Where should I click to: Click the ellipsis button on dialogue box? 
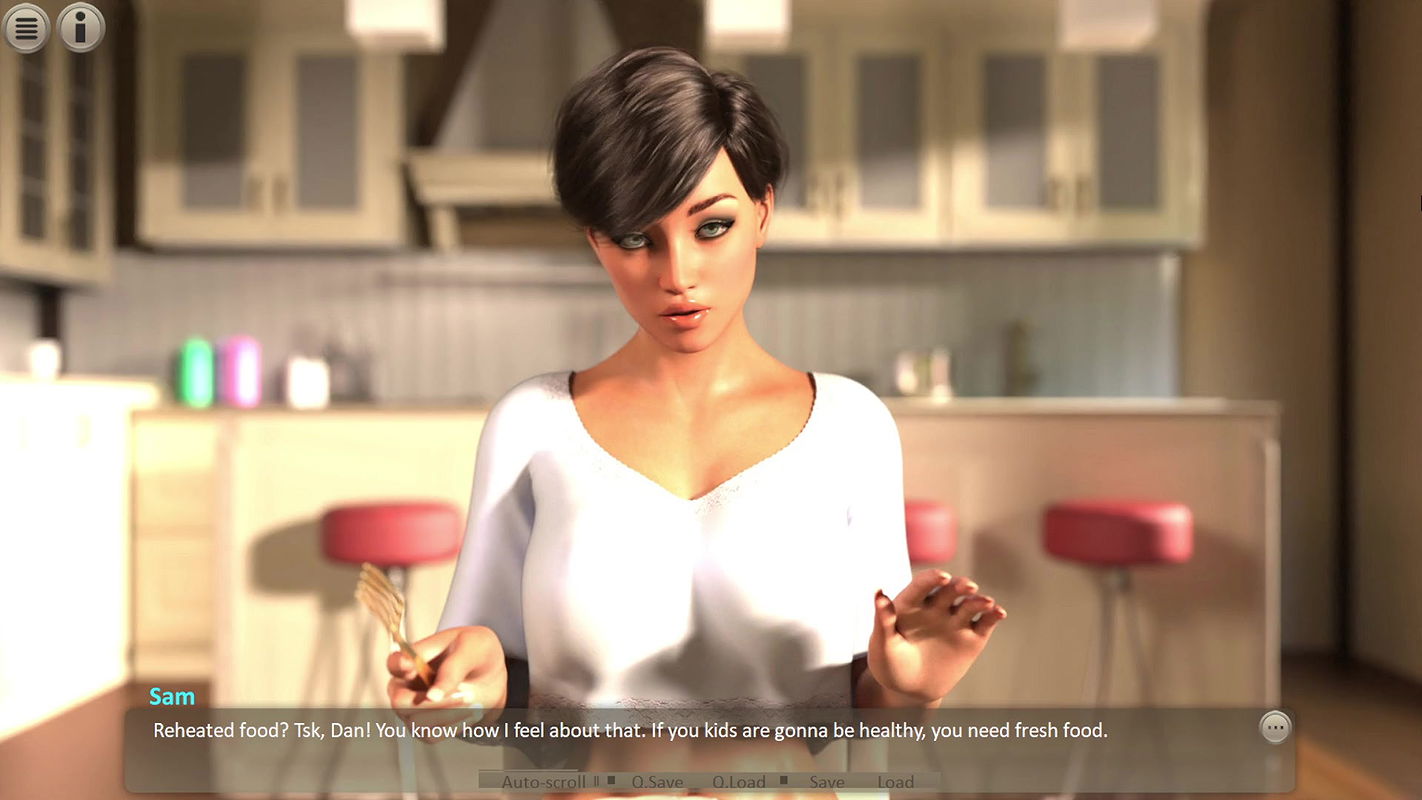(x=1275, y=727)
